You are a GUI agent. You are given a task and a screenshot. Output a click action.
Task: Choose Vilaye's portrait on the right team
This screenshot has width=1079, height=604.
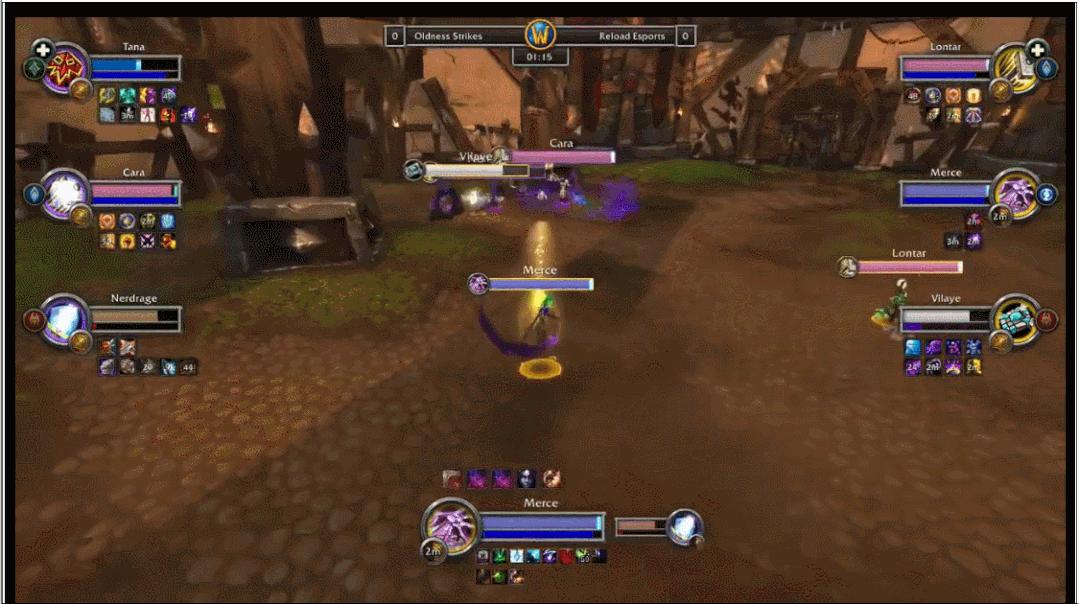[x=1015, y=319]
